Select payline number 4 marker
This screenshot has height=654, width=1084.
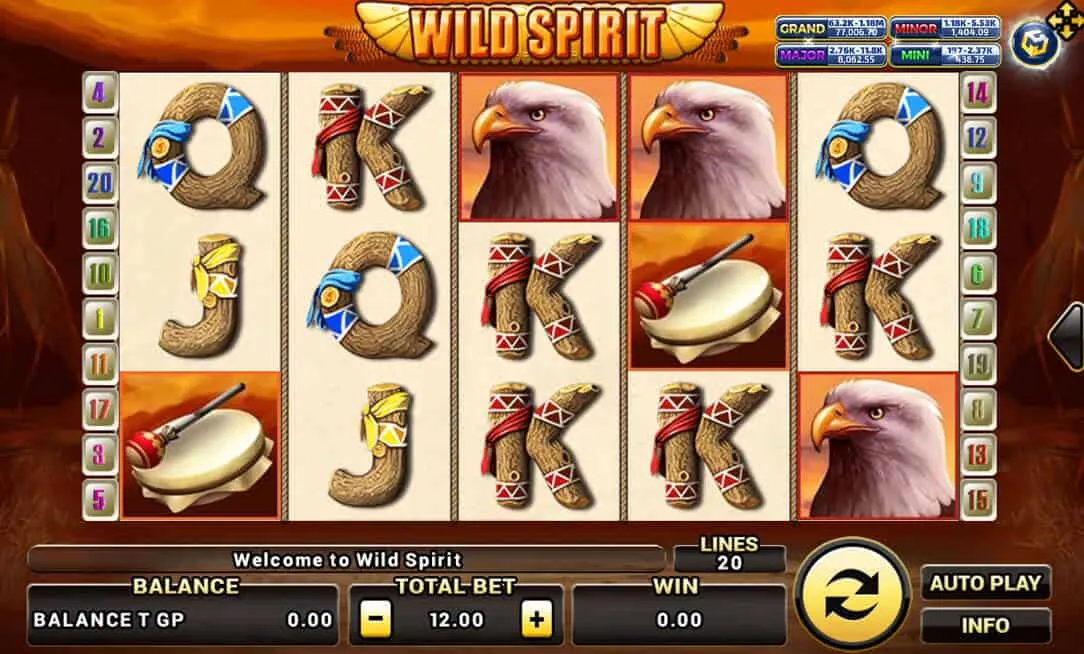click(x=99, y=94)
